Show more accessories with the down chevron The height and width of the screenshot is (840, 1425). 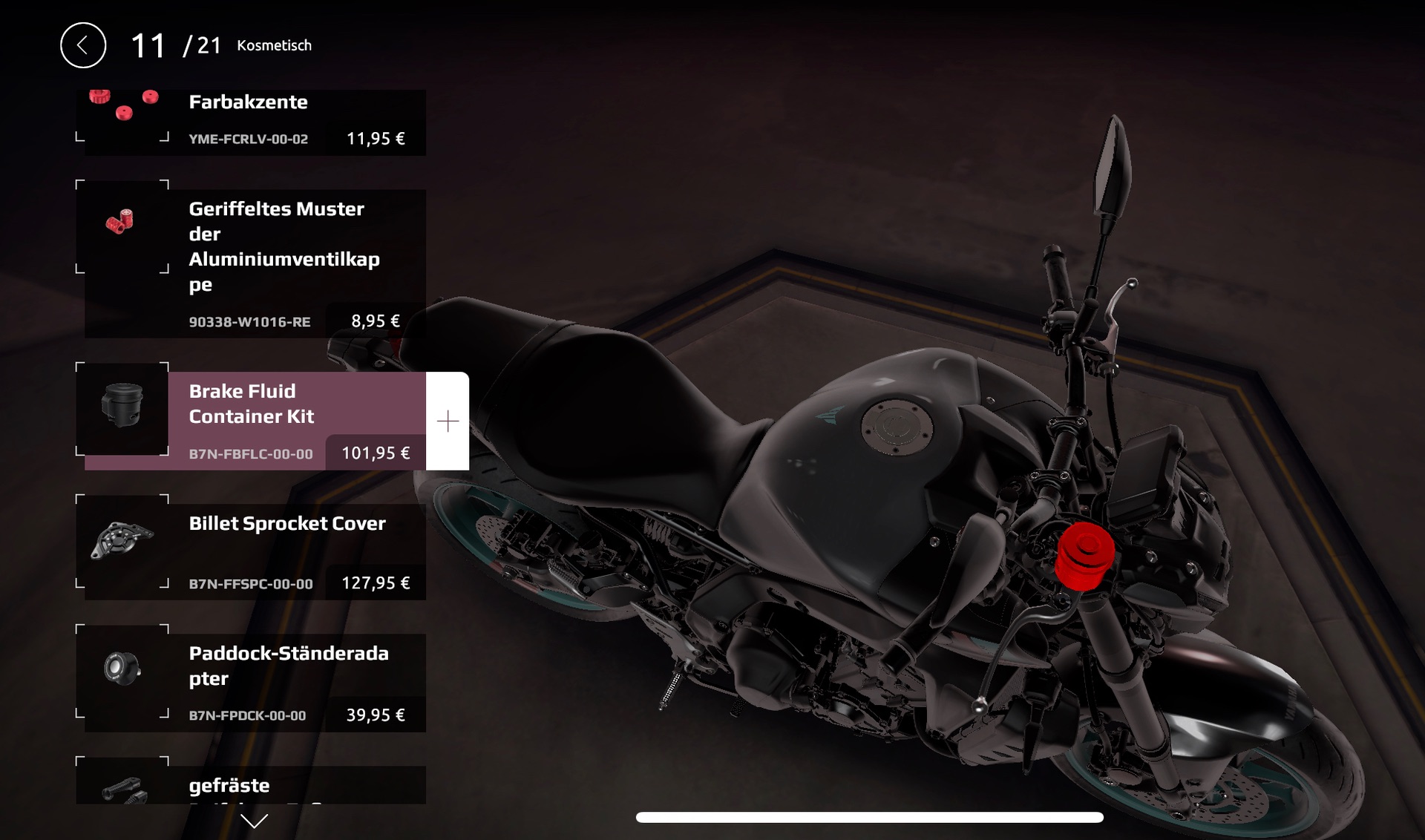[x=254, y=821]
